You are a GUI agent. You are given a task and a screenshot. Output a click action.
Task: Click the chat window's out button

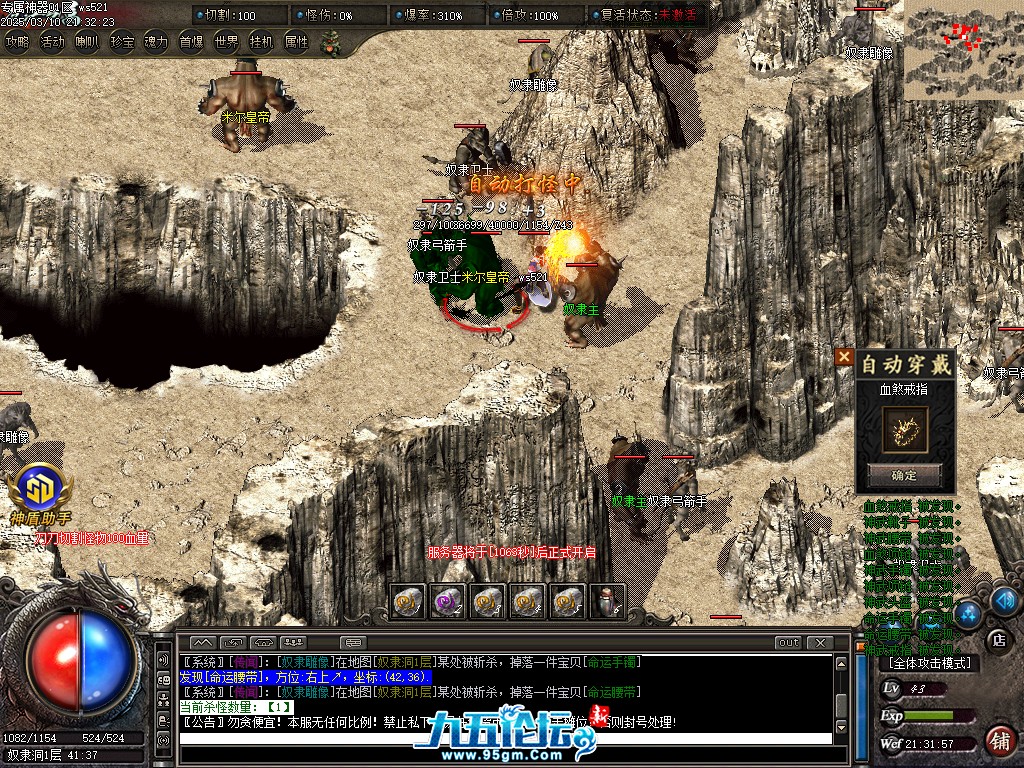point(788,642)
